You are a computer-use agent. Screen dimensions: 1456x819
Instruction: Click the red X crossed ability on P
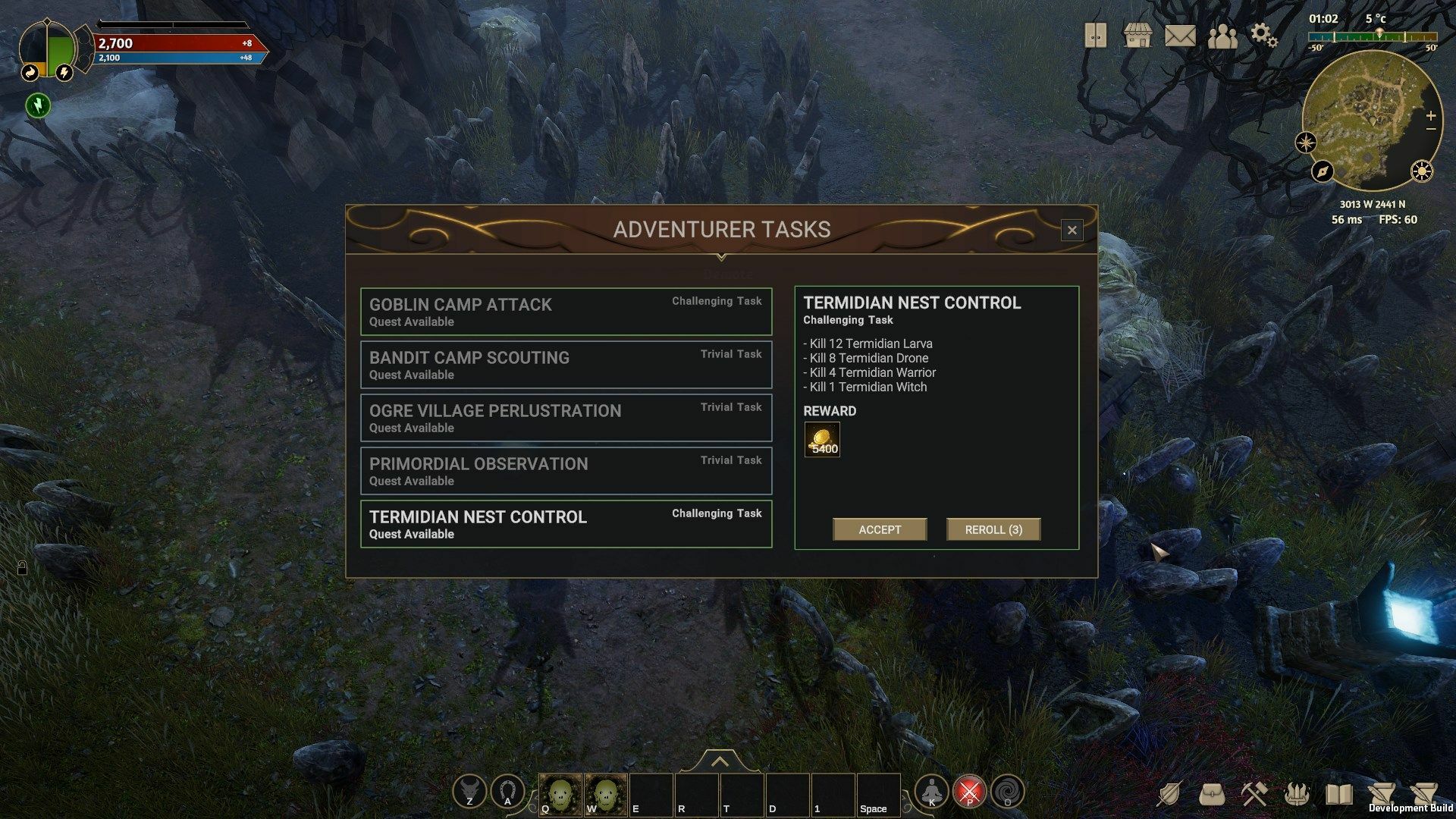pos(970,791)
